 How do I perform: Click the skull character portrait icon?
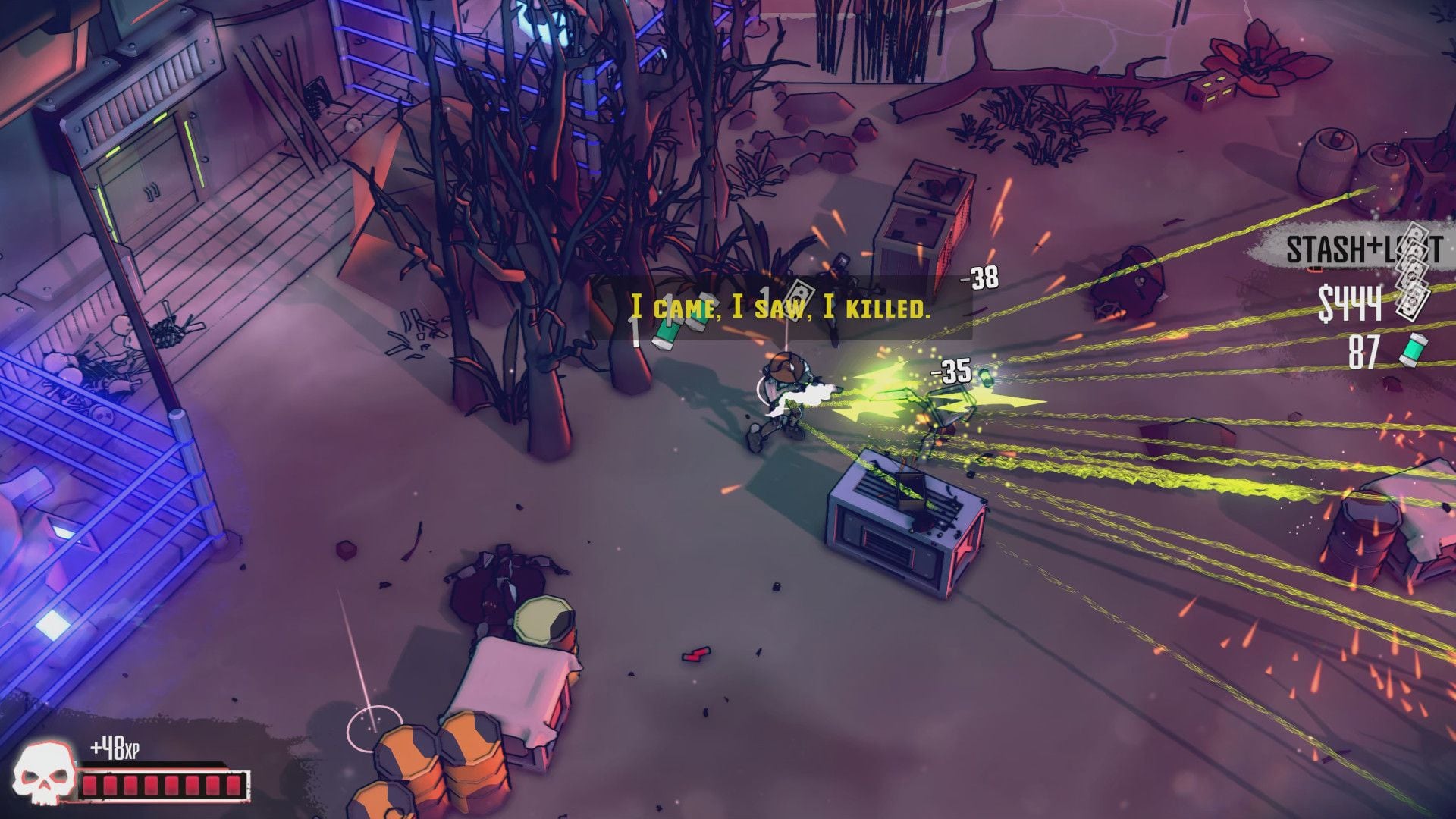point(45,775)
